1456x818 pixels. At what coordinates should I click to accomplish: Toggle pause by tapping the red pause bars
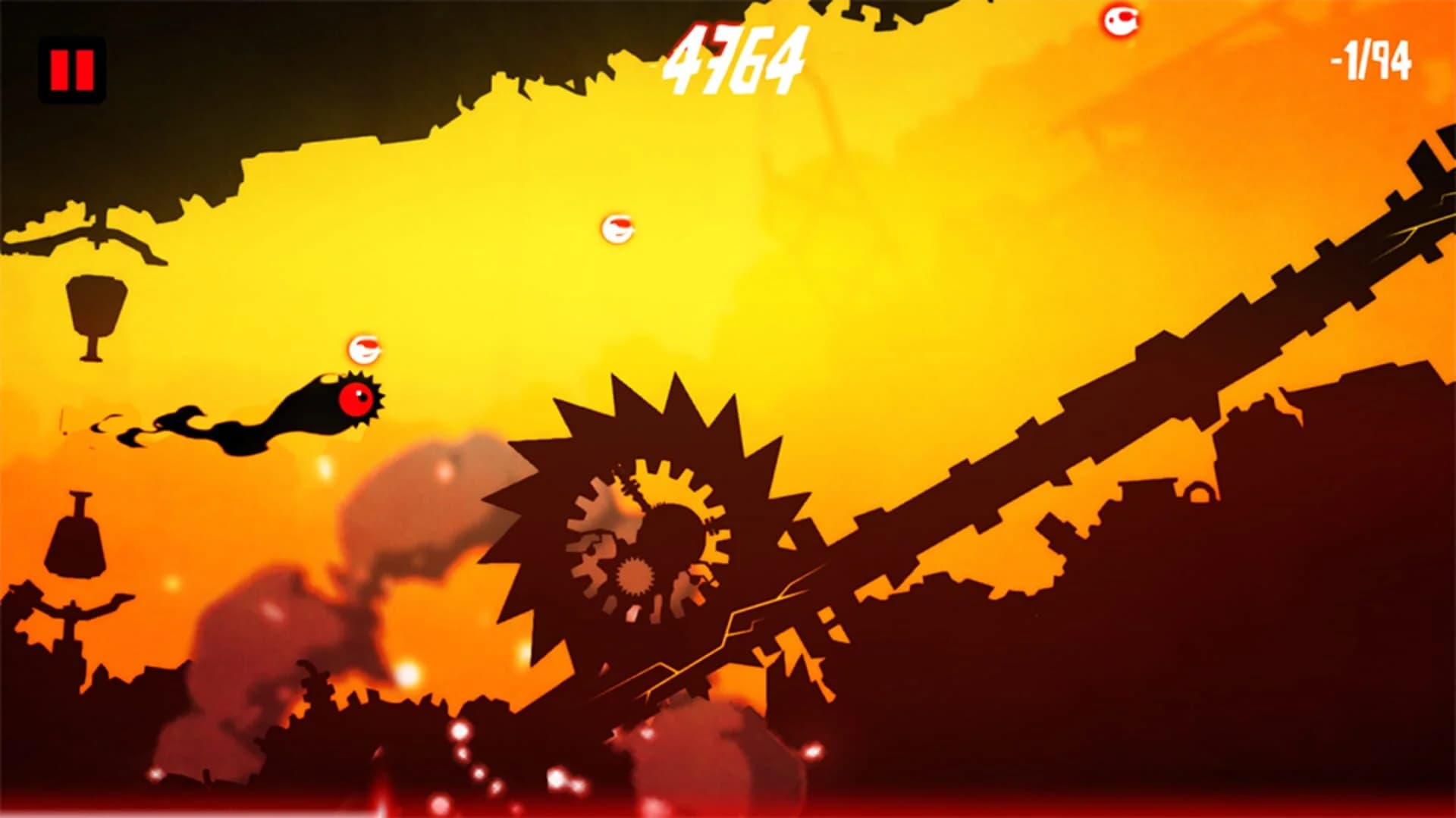(x=72, y=68)
